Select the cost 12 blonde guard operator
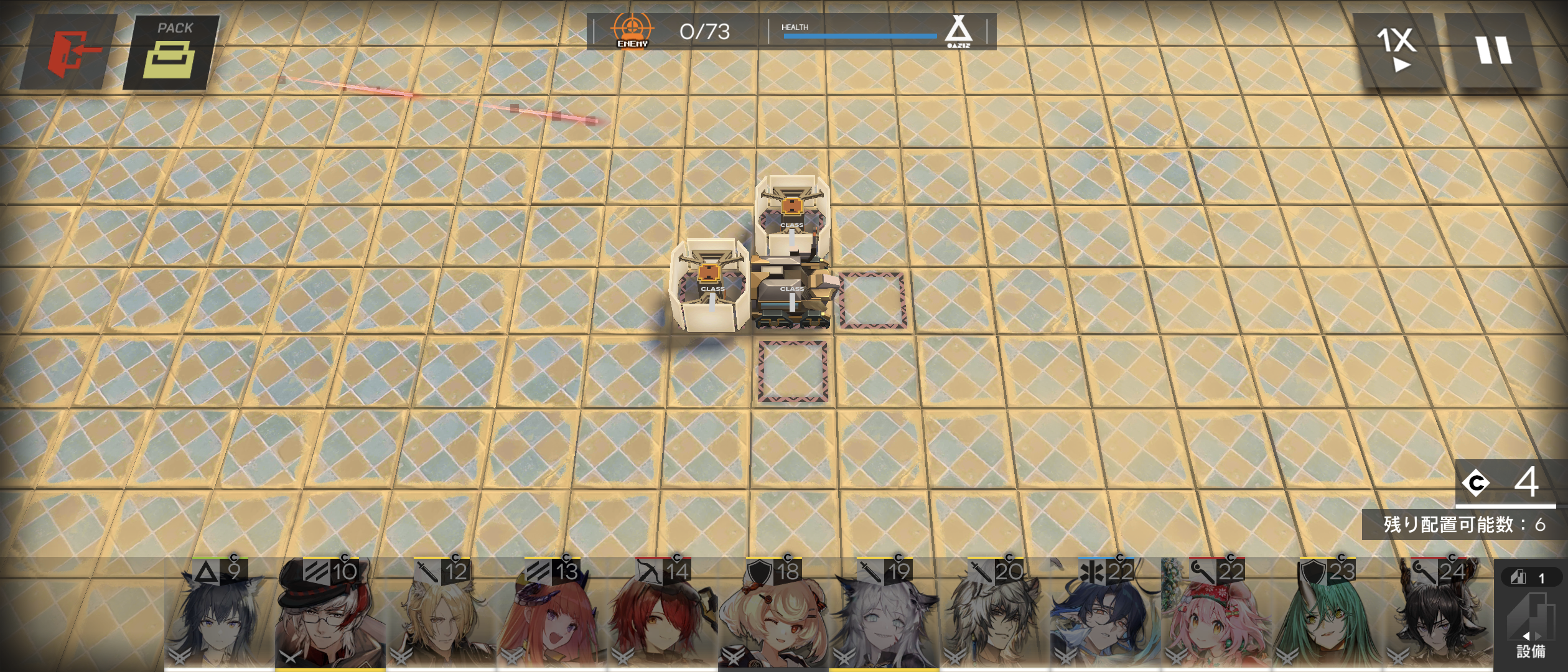The image size is (1568, 672). (x=441, y=616)
